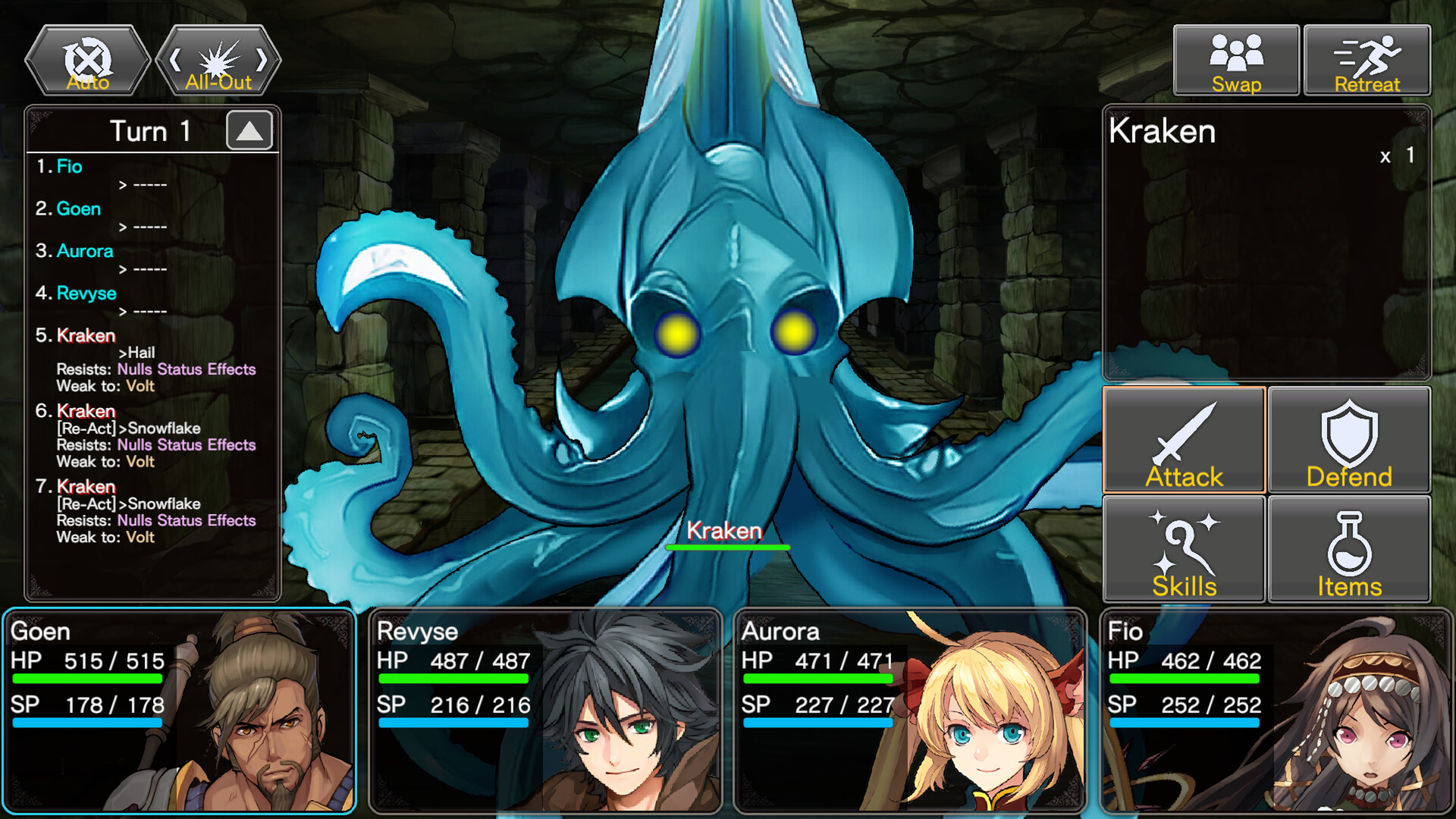Screen dimensions: 1456x819
Task: Click the Swap party members icon
Action: (x=1235, y=53)
